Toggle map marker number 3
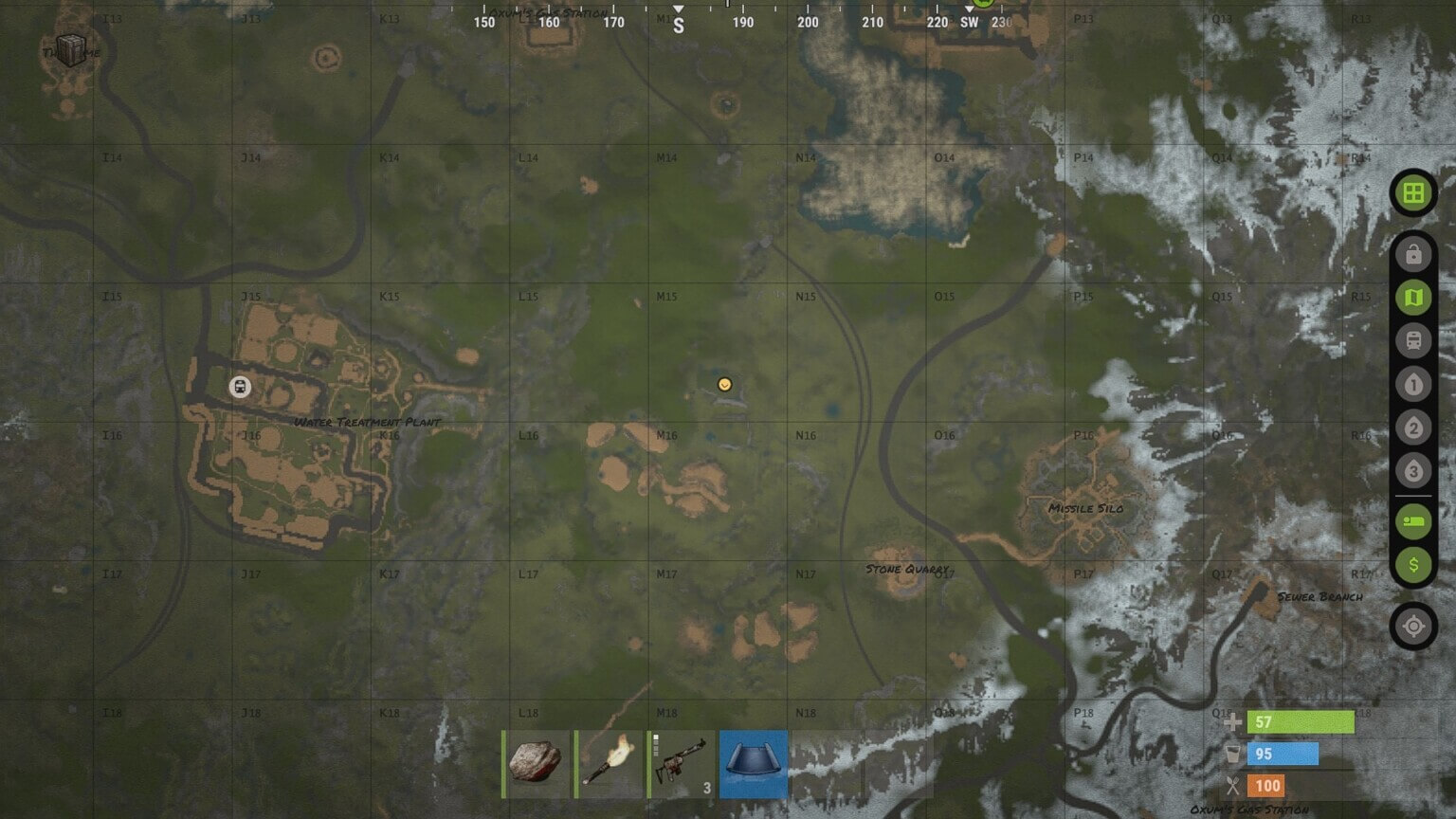The image size is (1456, 819). click(1413, 470)
